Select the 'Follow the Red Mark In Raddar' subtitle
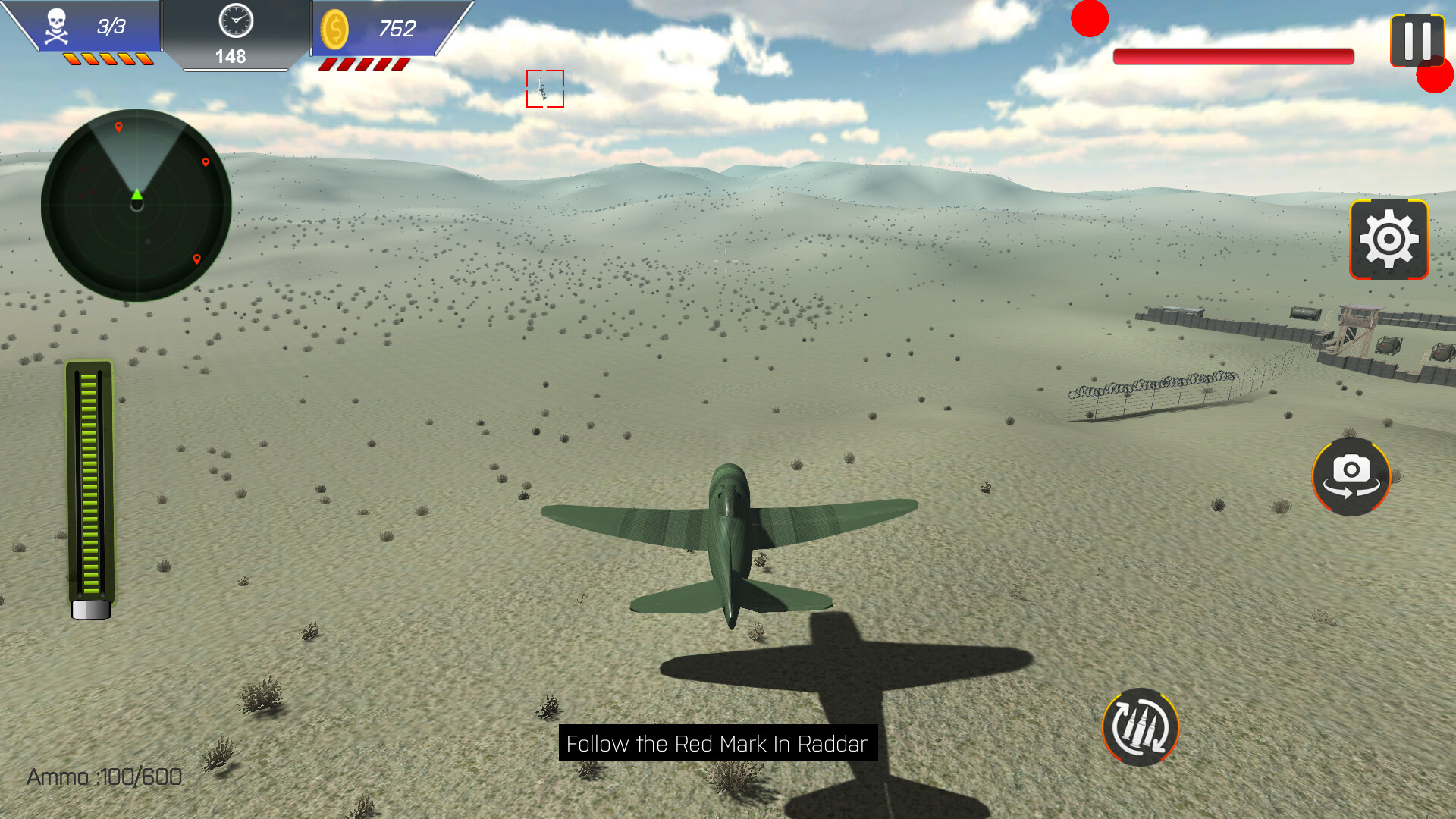Screen dimensions: 1456x819 pos(715,744)
